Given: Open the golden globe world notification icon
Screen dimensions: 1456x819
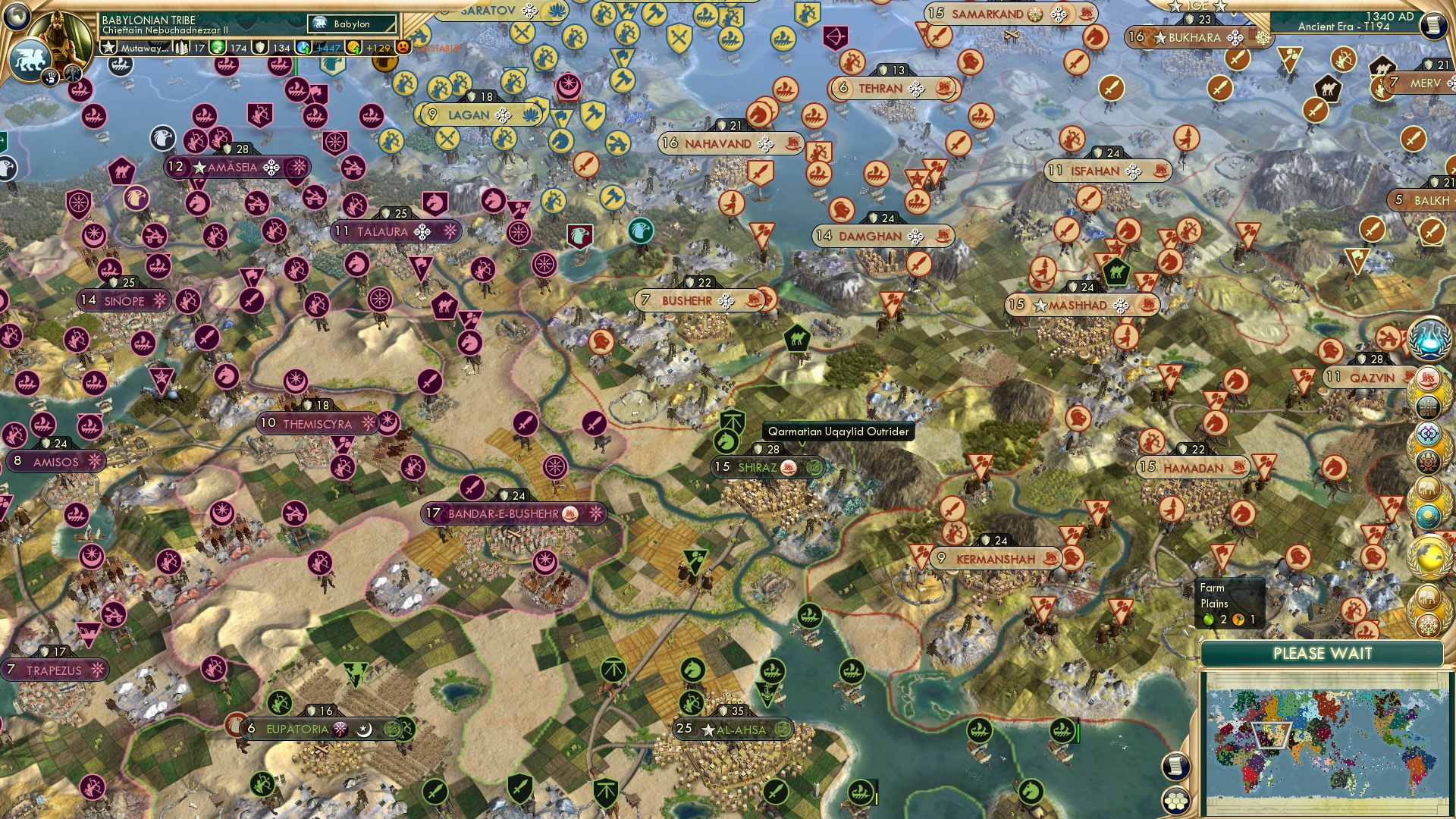Looking at the screenshot, I should (1429, 554).
